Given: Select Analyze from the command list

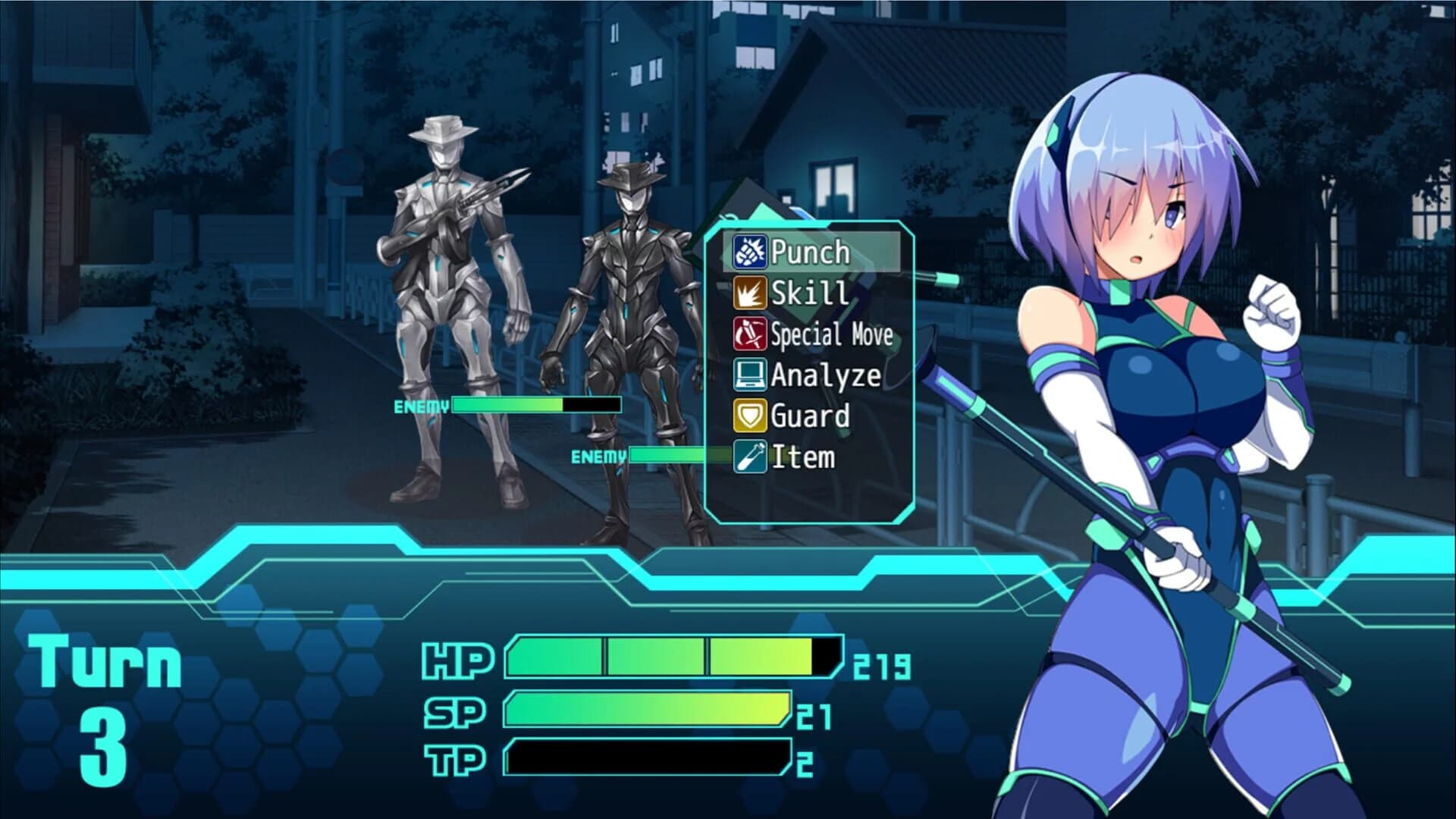Looking at the screenshot, I should [x=824, y=376].
